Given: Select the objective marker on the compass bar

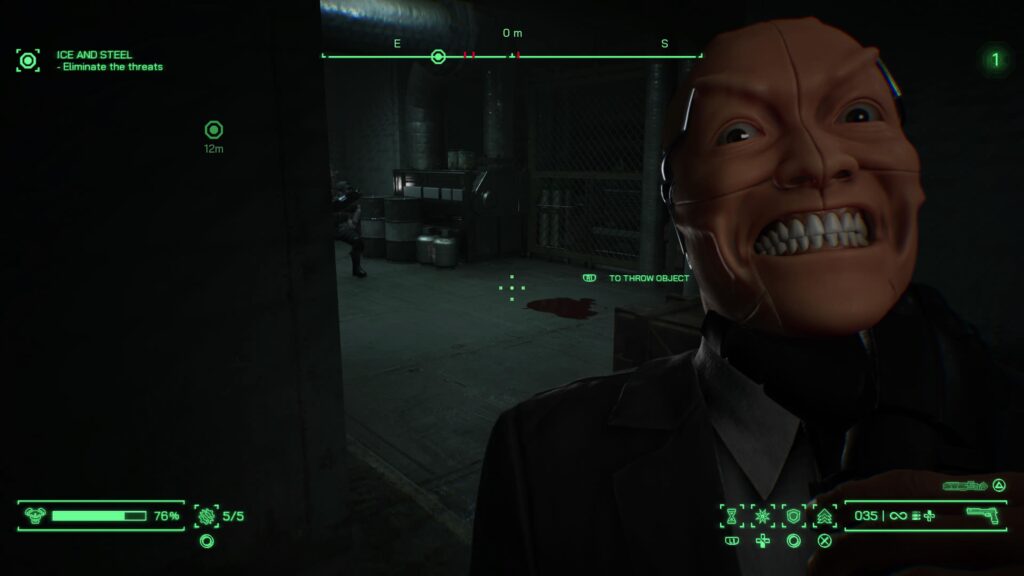Looking at the screenshot, I should coord(438,56).
